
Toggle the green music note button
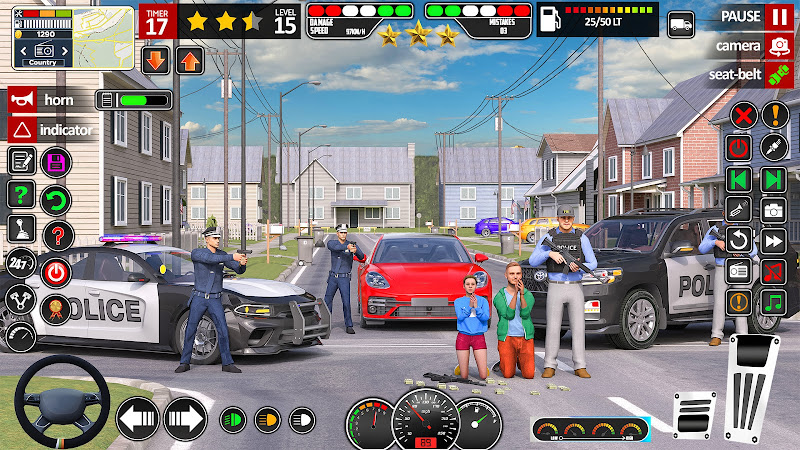(x=774, y=302)
